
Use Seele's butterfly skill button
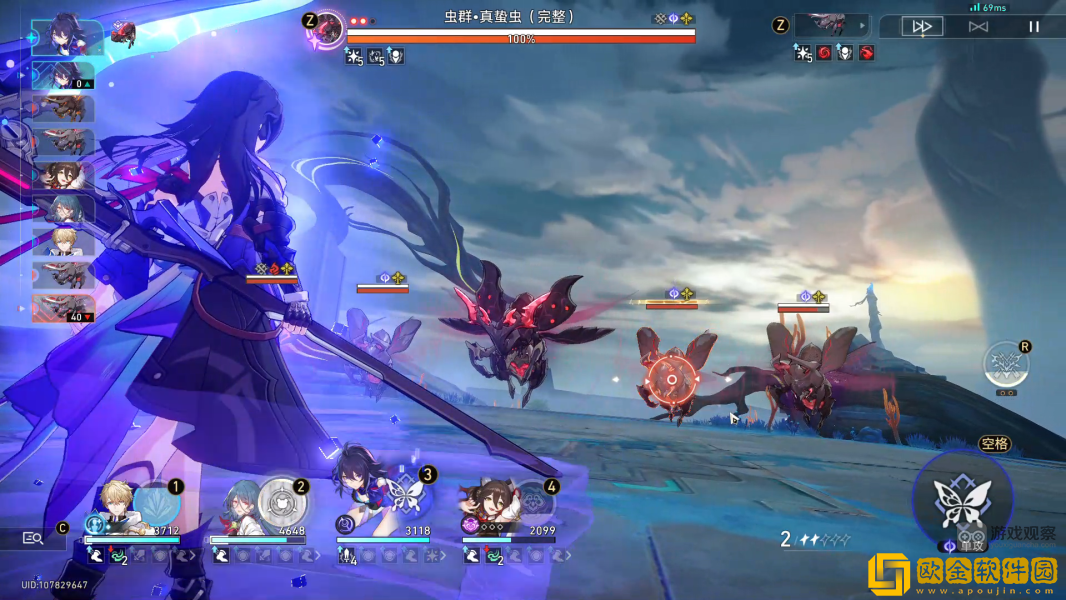tap(962, 497)
